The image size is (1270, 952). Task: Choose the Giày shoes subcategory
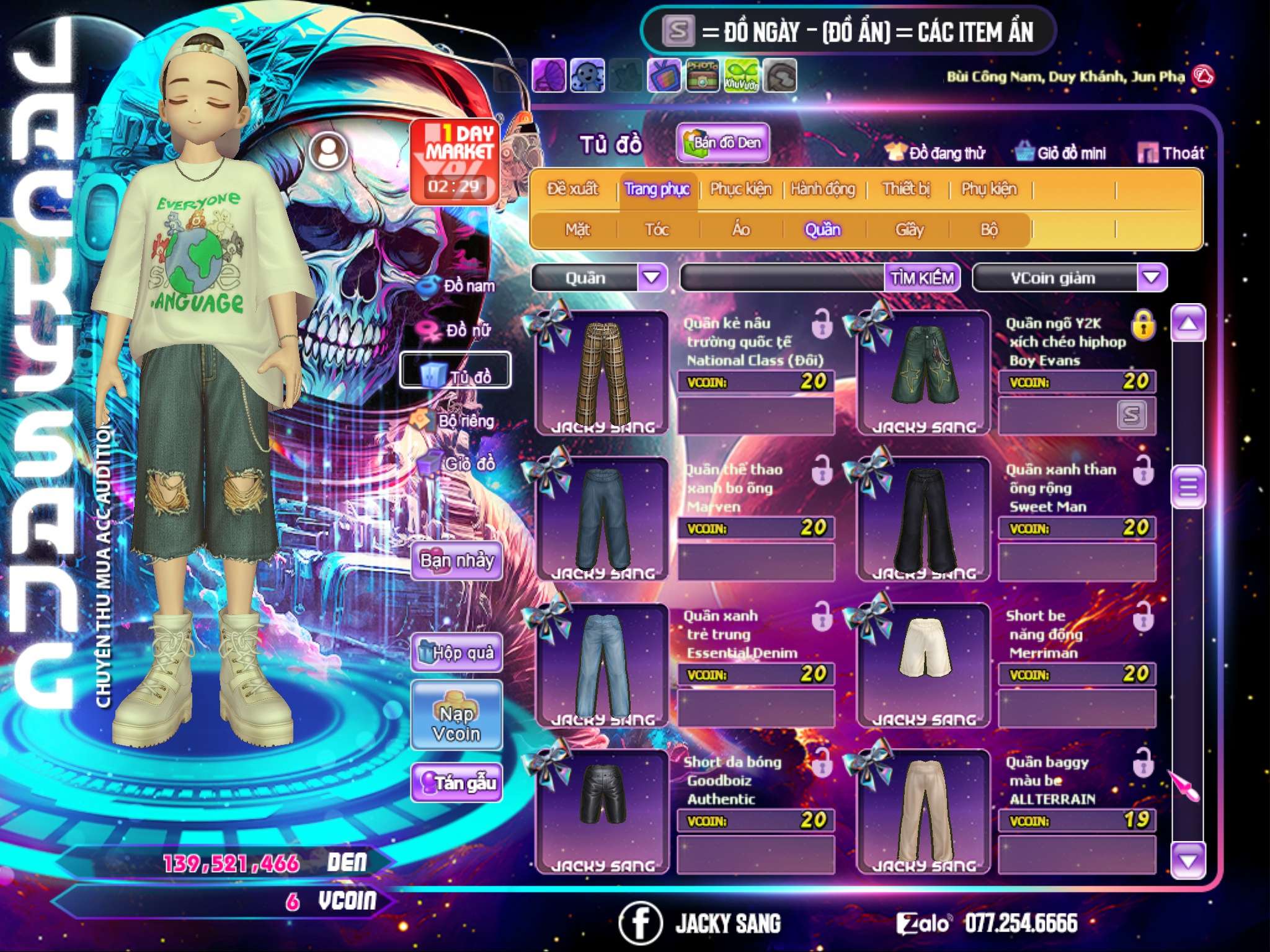coord(909,230)
